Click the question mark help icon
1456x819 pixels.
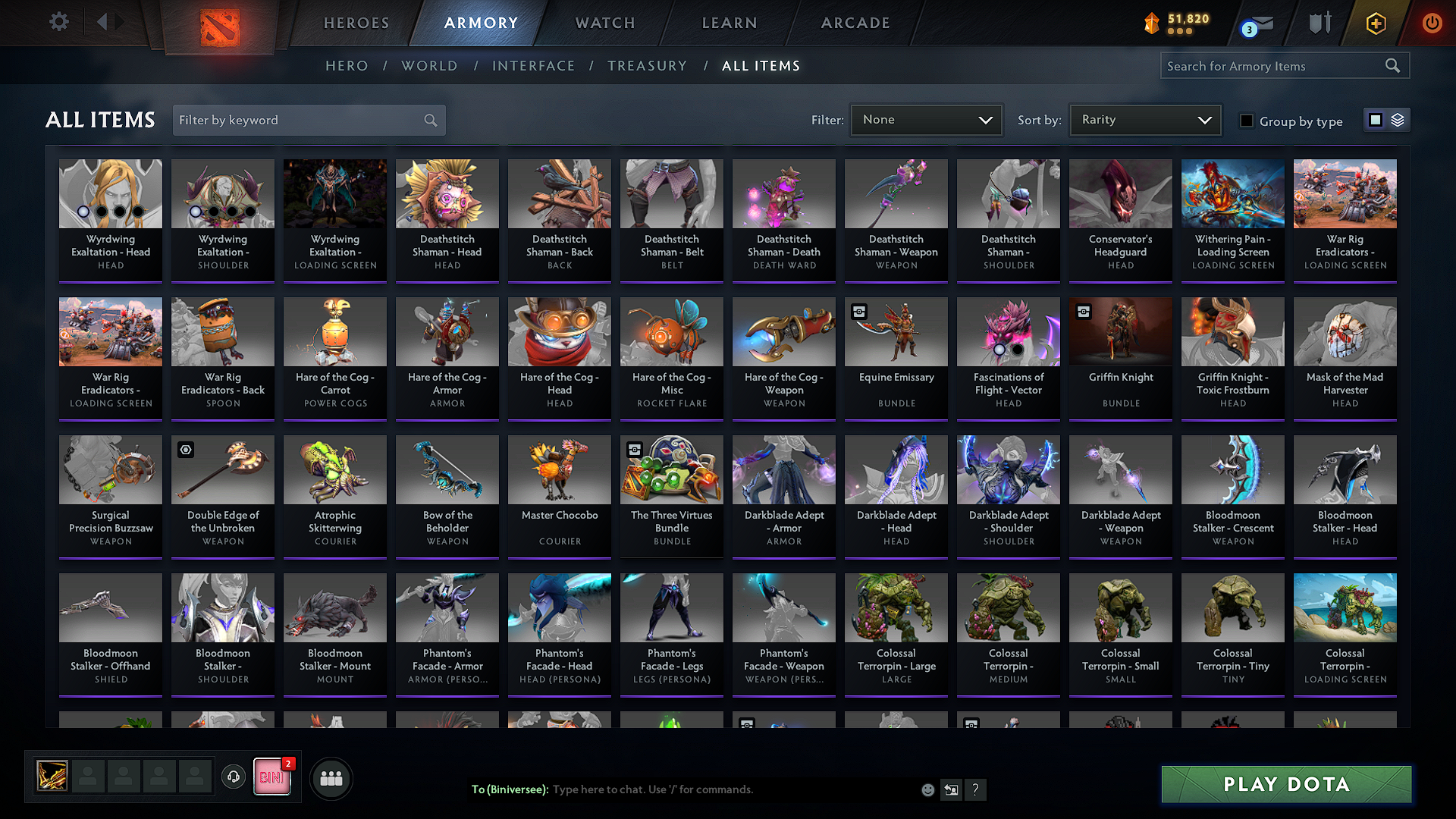point(976,789)
